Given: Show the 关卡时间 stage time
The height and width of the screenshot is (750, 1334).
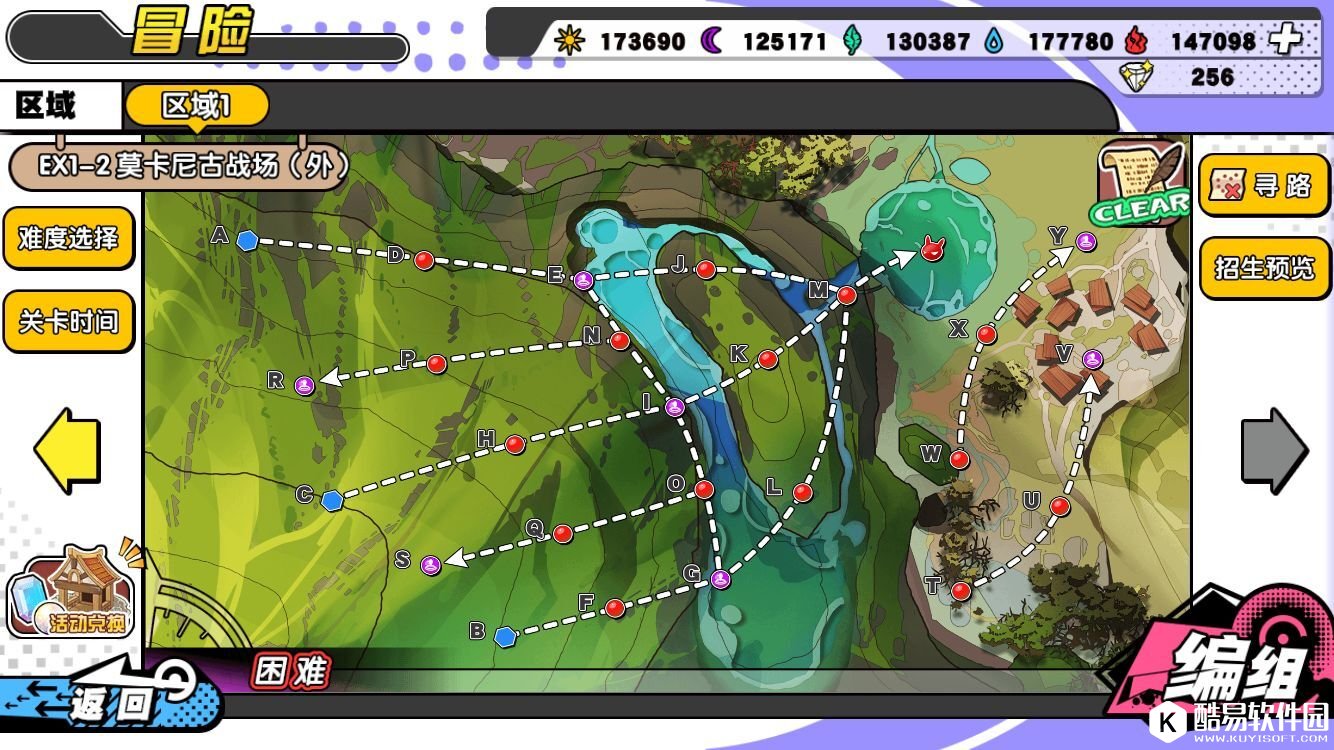Looking at the screenshot, I should [x=68, y=321].
